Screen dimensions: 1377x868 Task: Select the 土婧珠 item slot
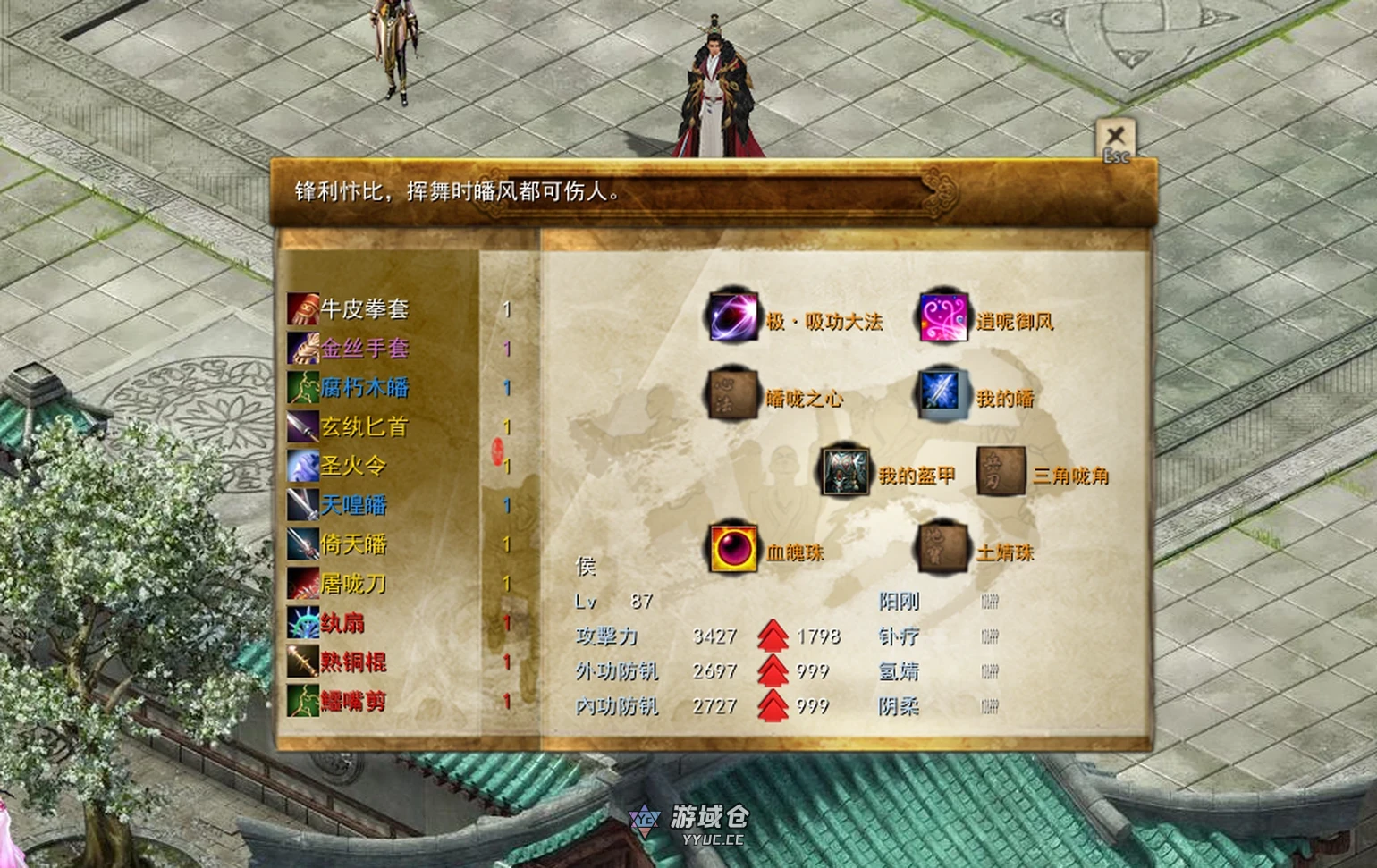pos(944,548)
